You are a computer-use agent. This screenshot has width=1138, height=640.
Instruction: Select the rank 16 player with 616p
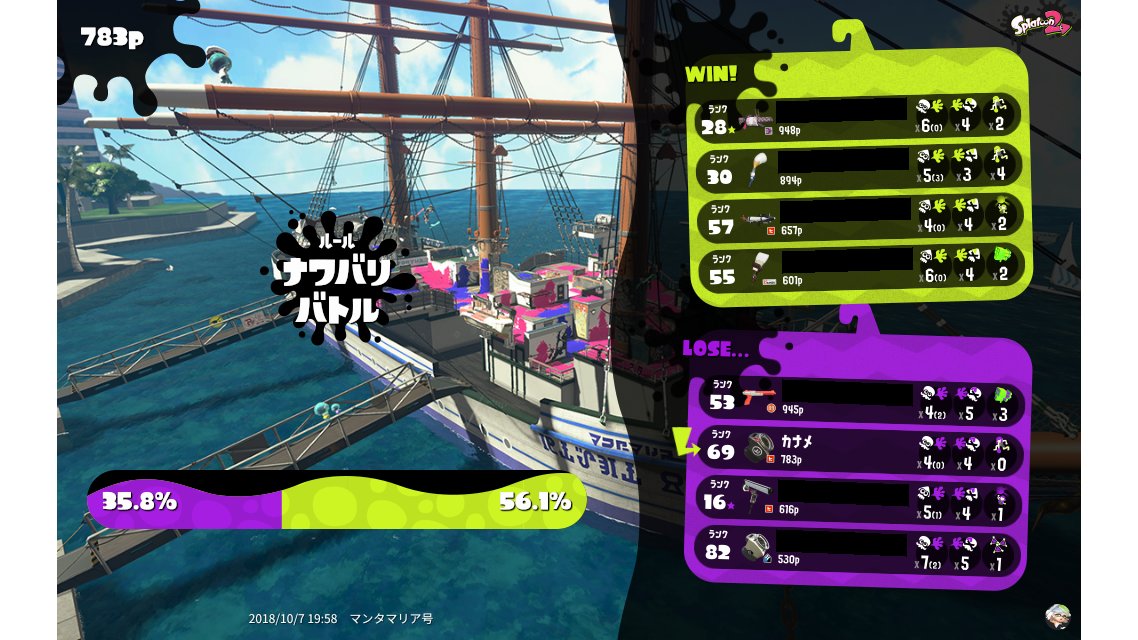point(860,498)
